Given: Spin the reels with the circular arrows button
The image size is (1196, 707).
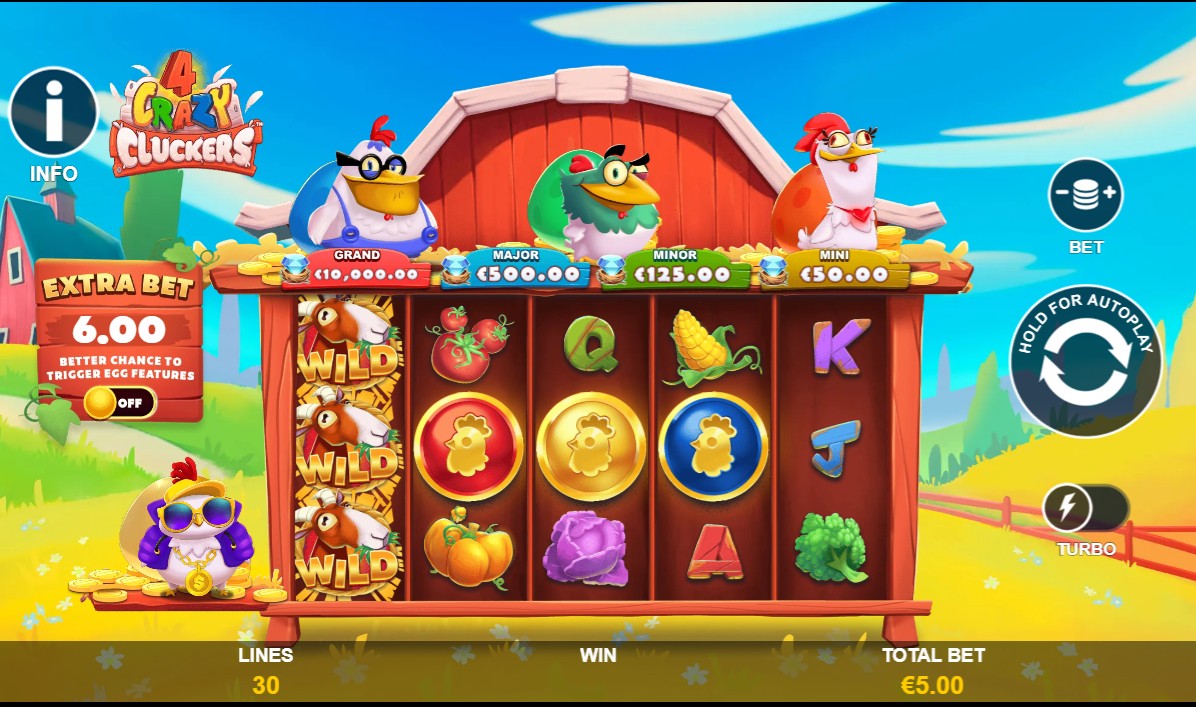Looking at the screenshot, I should point(1085,361).
